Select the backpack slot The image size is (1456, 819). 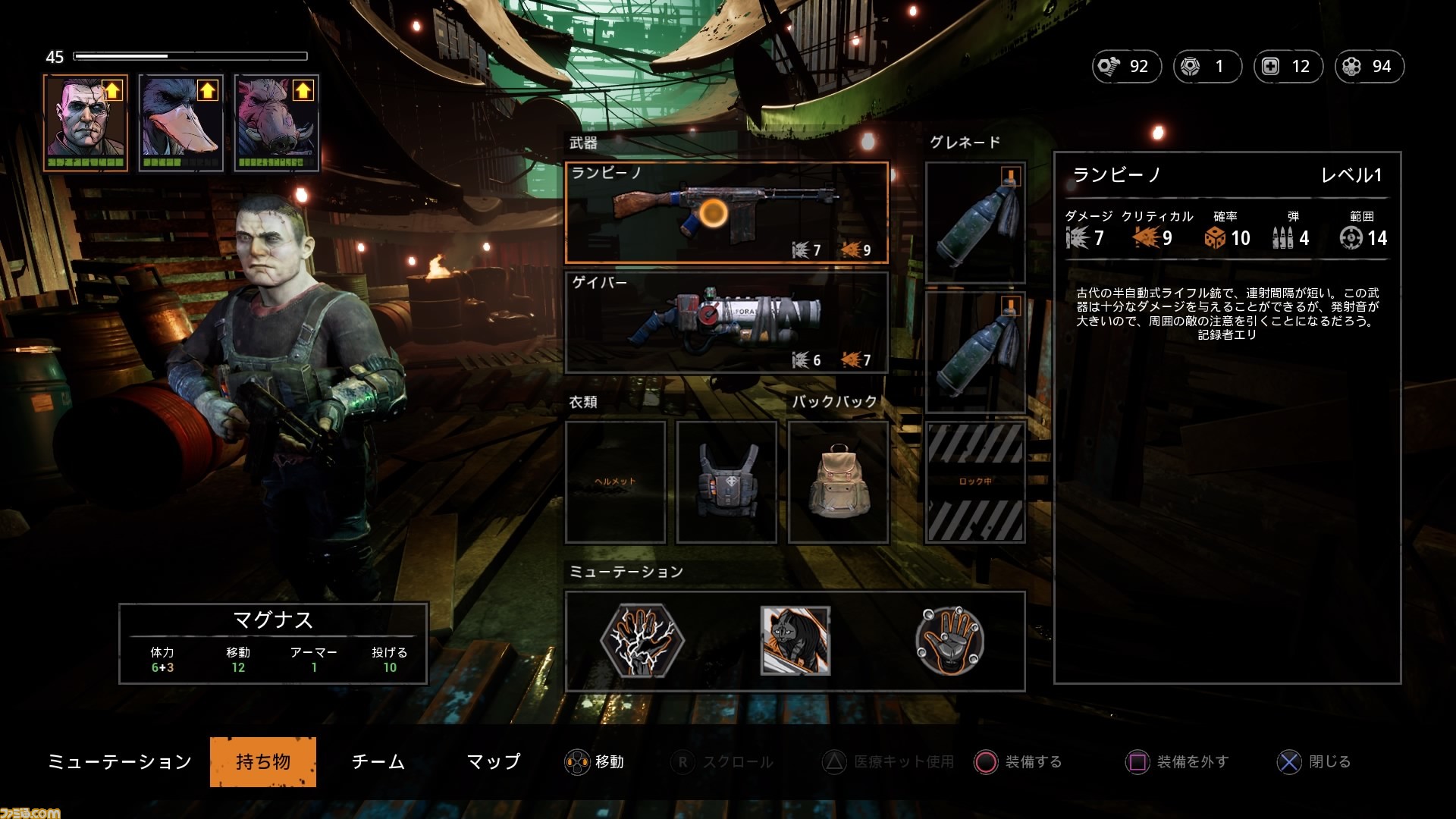point(838,482)
